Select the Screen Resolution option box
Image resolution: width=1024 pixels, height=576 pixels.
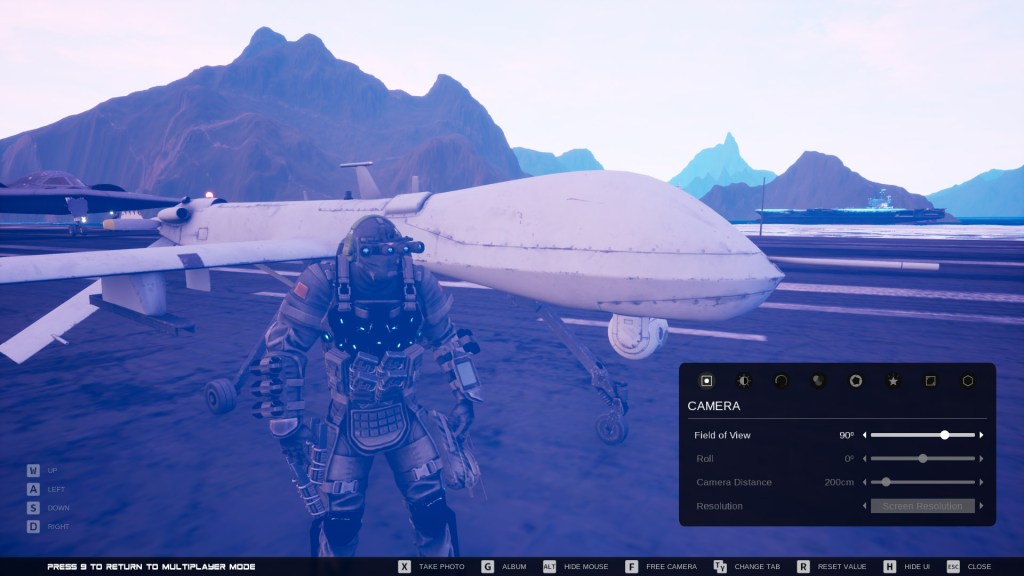click(922, 506)
